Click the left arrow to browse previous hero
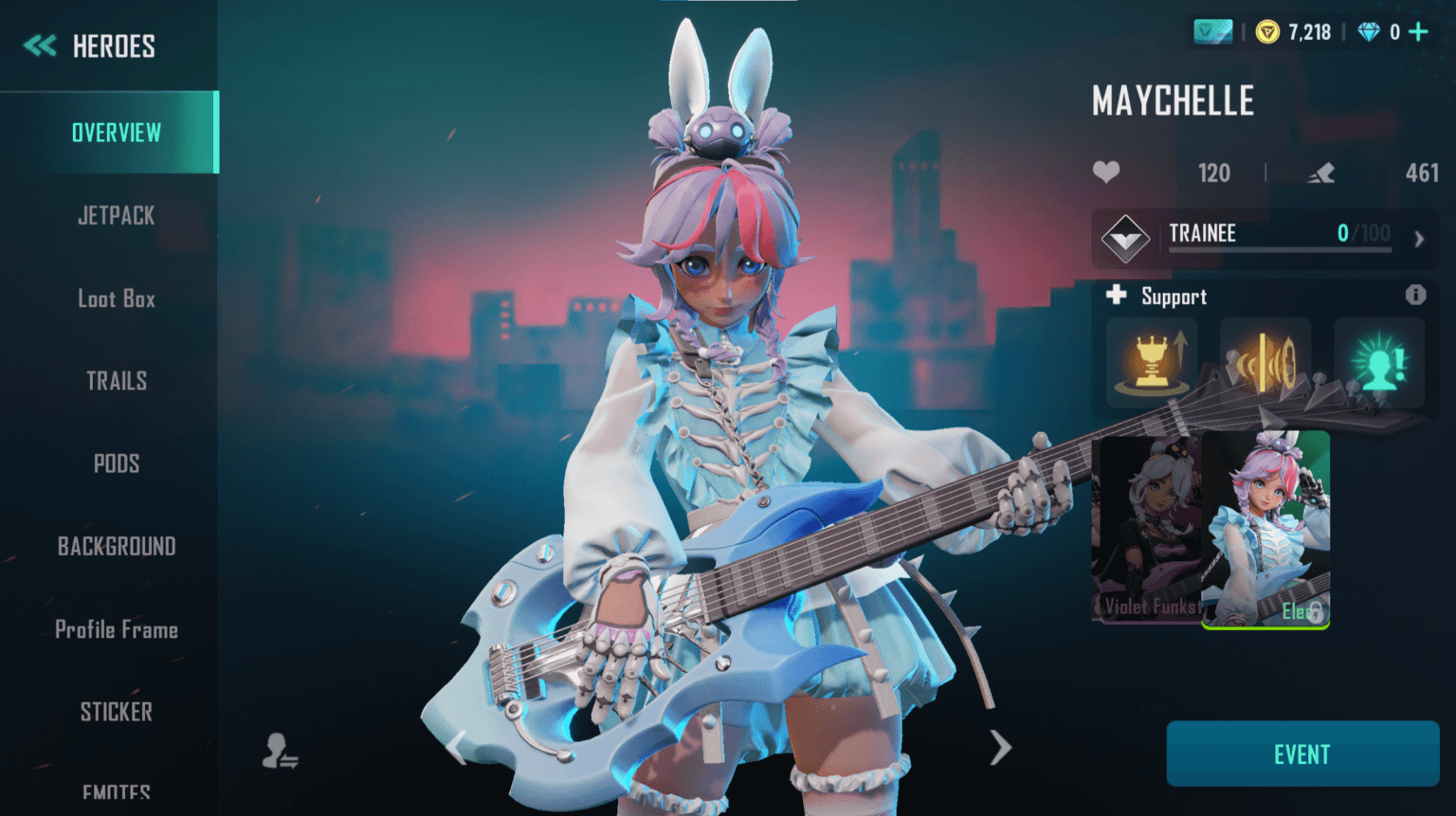This screenshot has width=1456, height=816. (456, 748)
